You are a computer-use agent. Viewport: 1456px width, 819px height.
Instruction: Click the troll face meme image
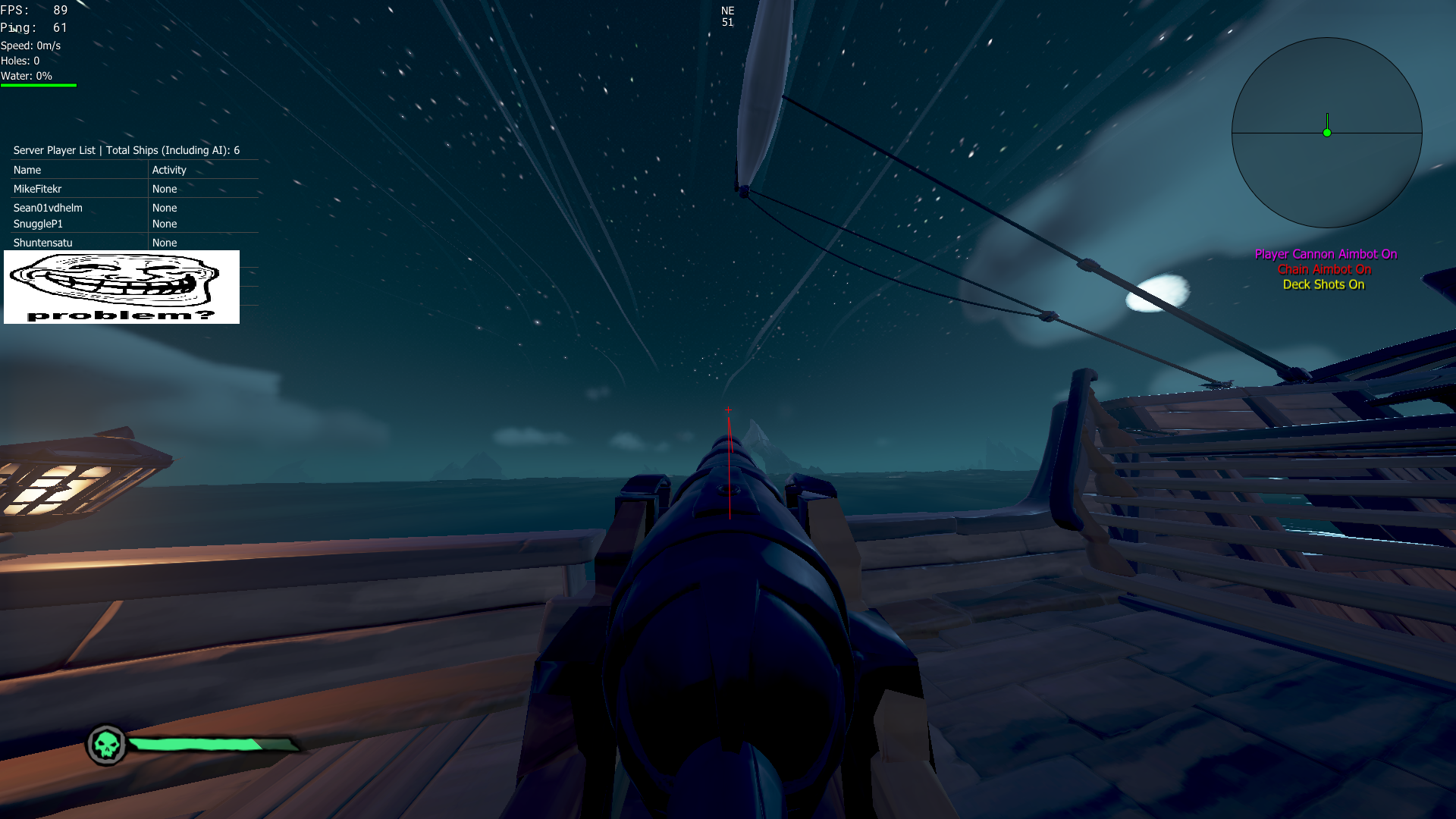(x=121, y=287)
